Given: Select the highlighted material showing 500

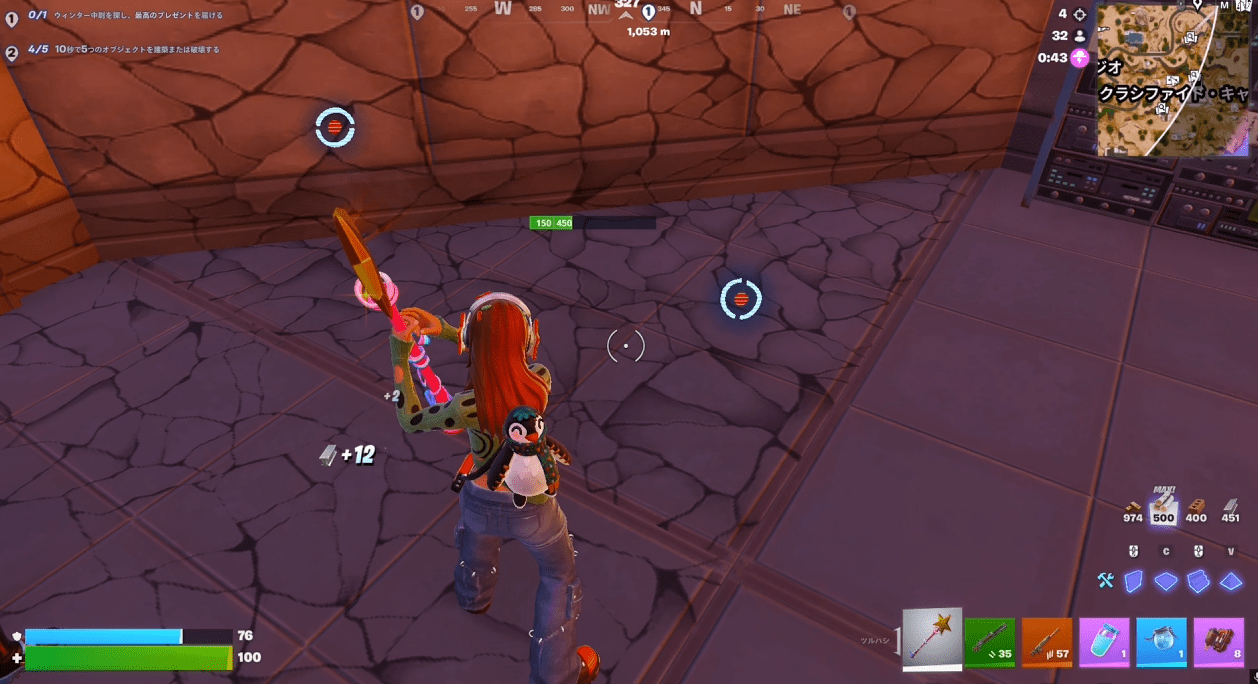Looking at the screenshot, I should 1163,511.
